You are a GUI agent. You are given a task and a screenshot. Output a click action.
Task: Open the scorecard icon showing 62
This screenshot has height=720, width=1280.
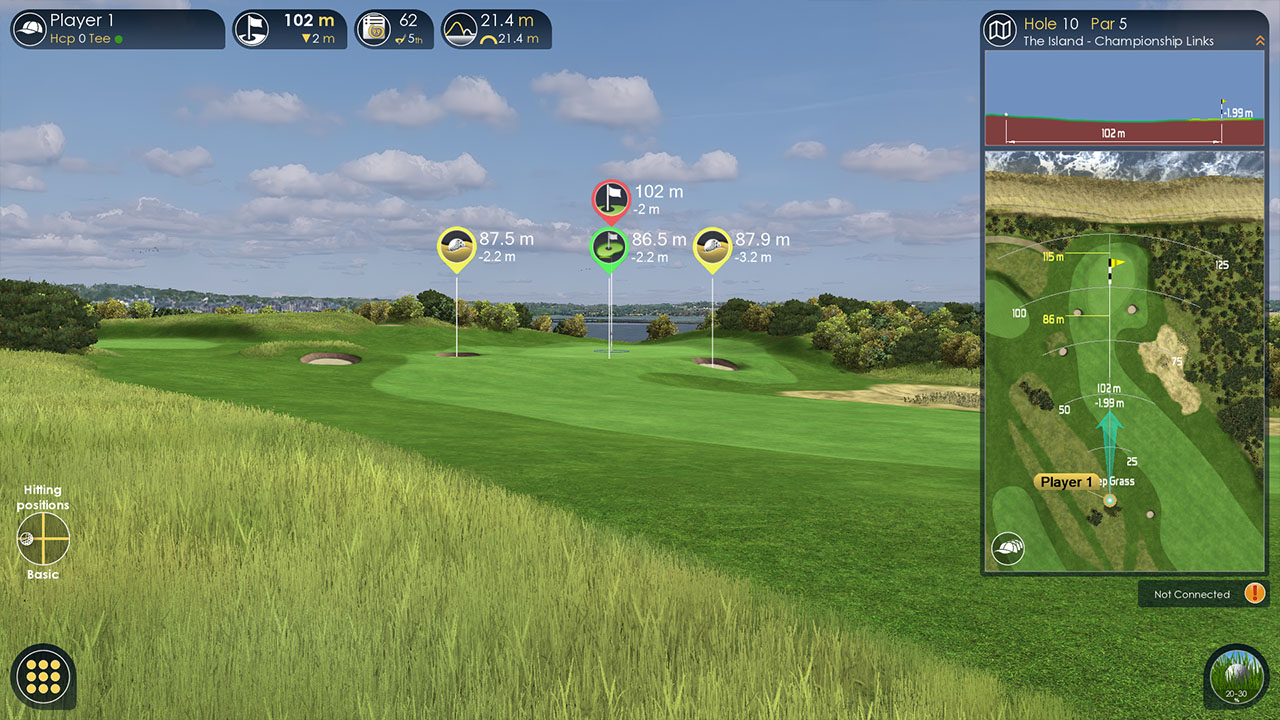click(x=374, y=29)
